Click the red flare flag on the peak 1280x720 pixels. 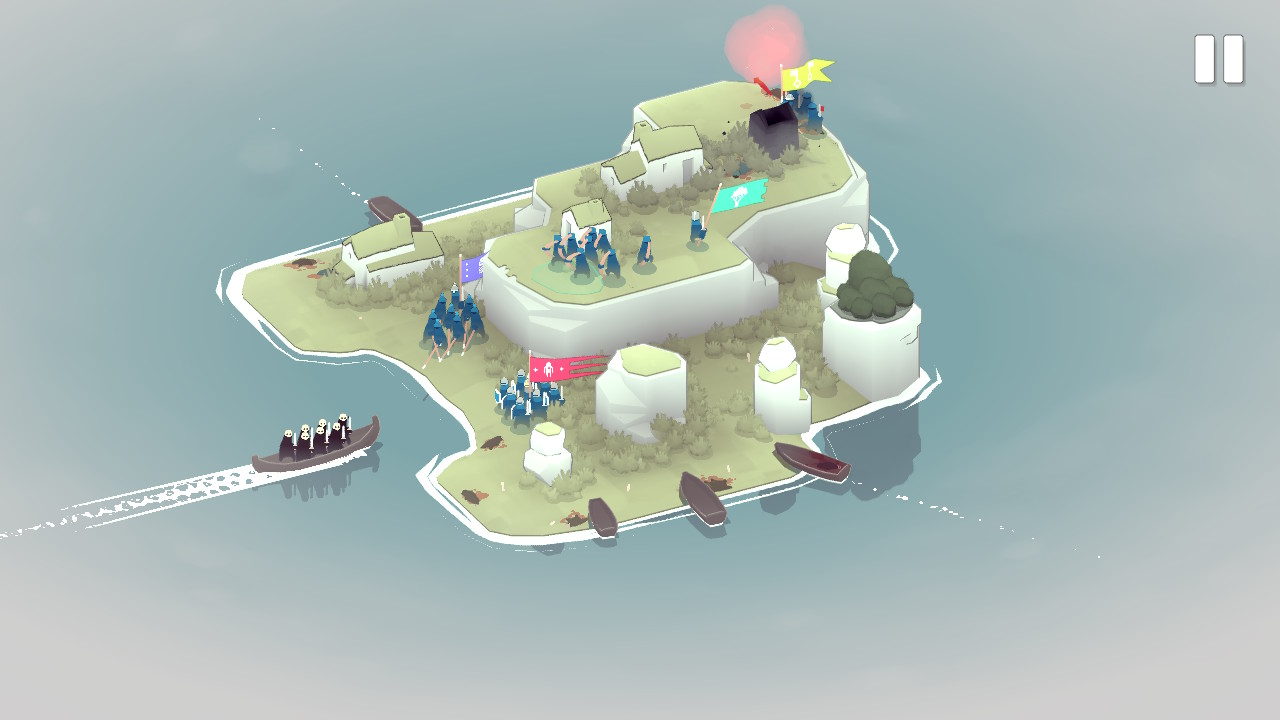(764, 88)
